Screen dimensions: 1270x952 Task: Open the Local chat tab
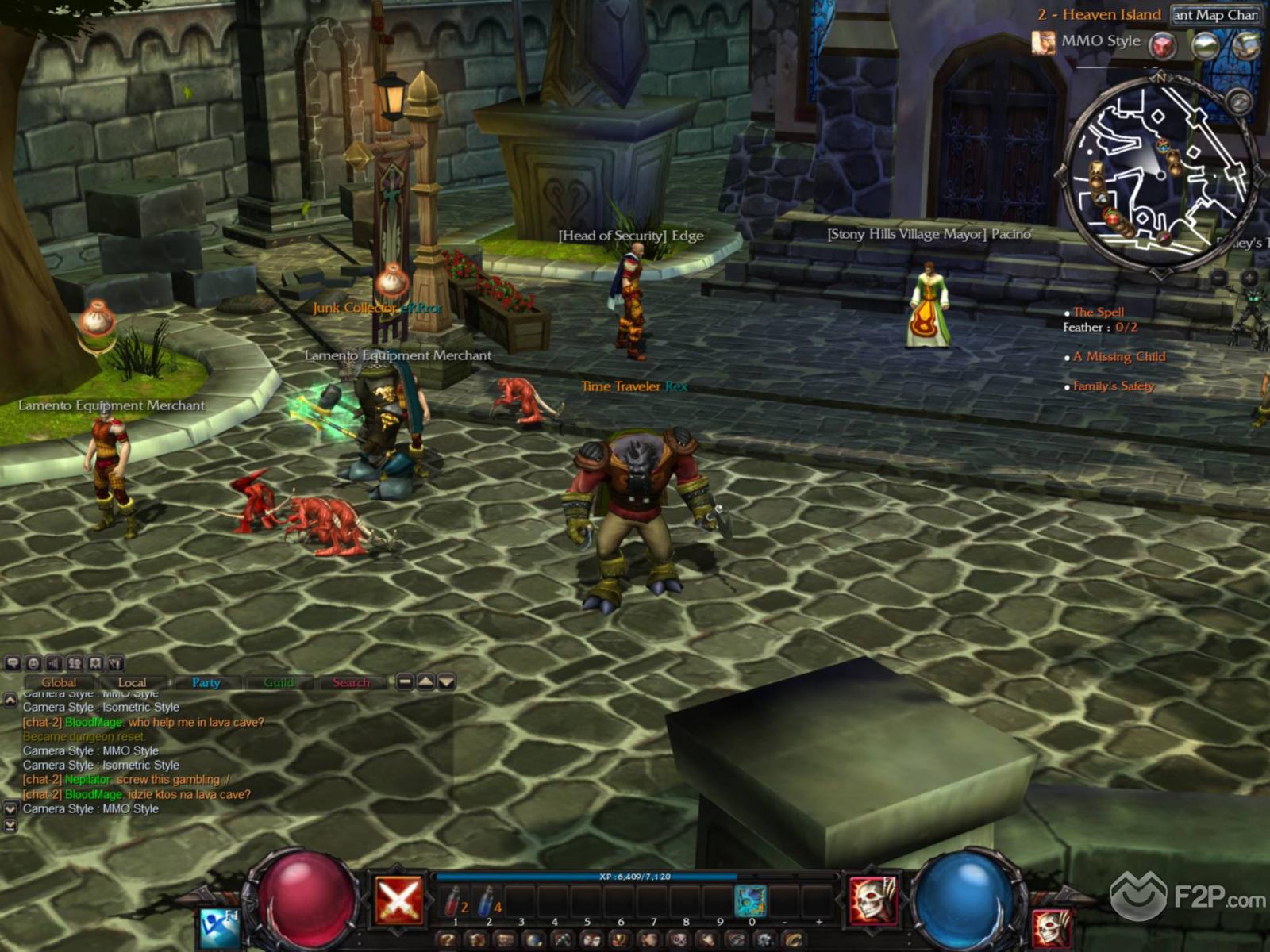132,682
